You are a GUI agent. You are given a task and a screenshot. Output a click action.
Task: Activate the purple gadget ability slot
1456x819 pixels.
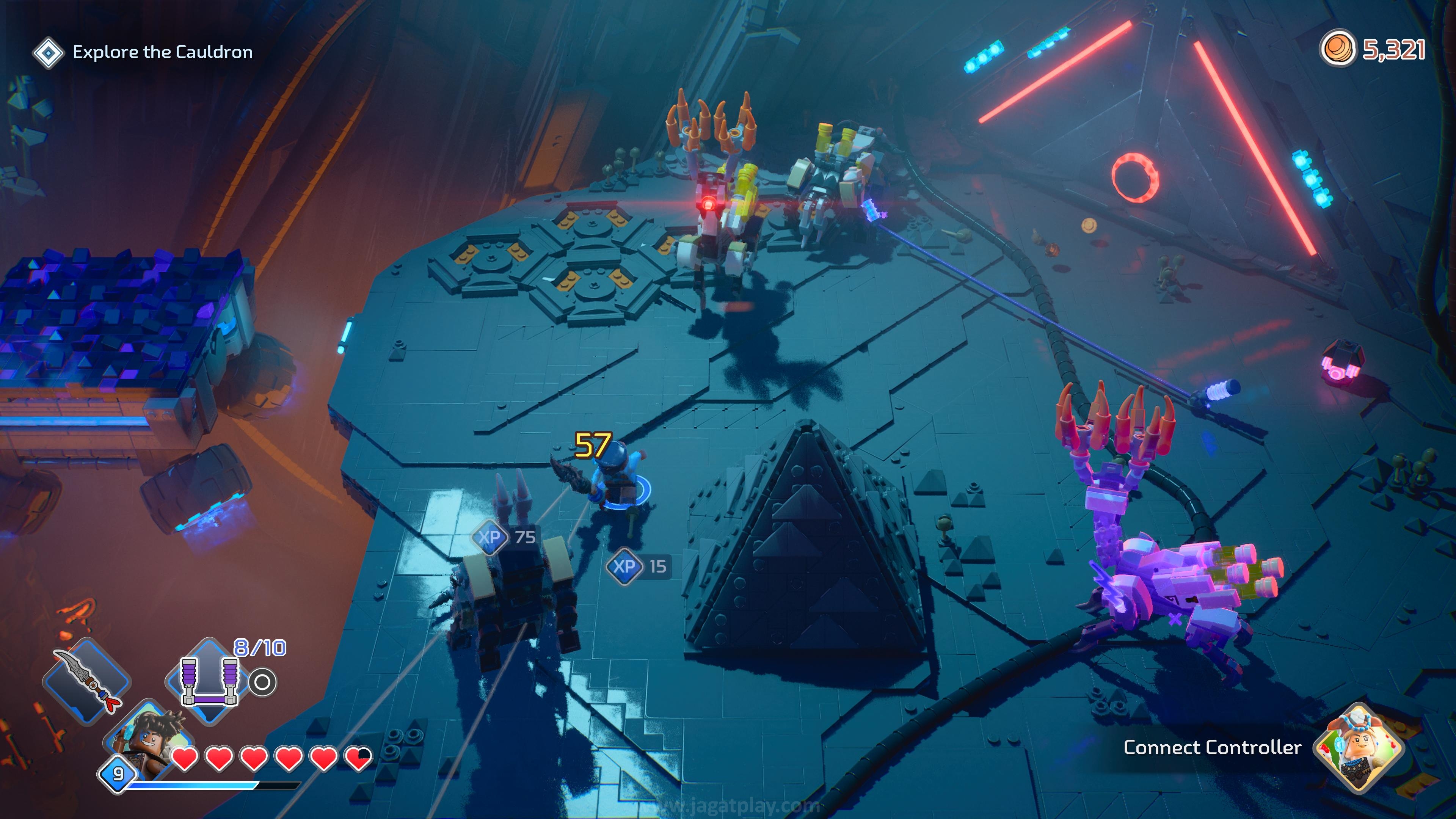209,681
